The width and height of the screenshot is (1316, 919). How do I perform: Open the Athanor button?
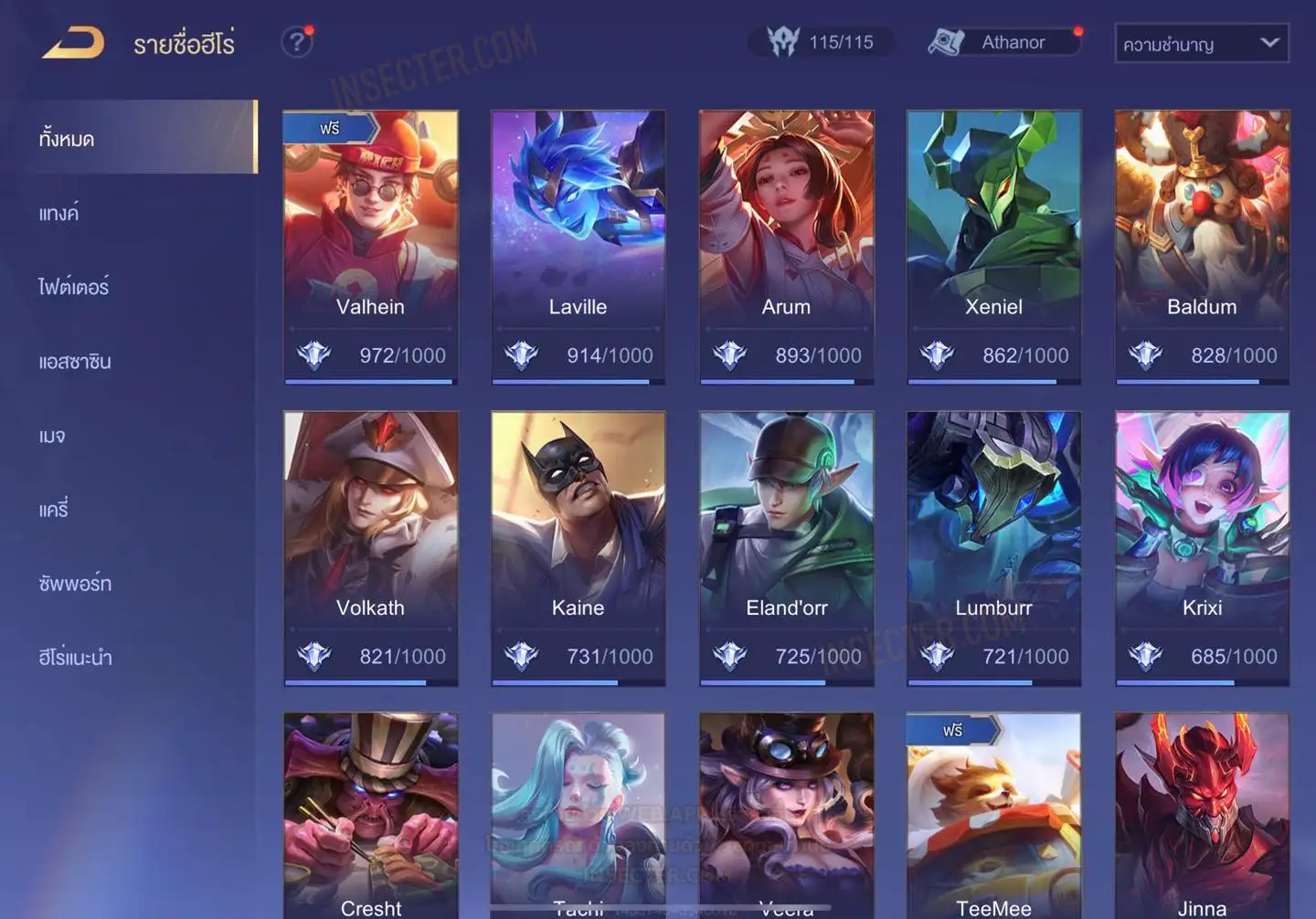pos(1004,42)
